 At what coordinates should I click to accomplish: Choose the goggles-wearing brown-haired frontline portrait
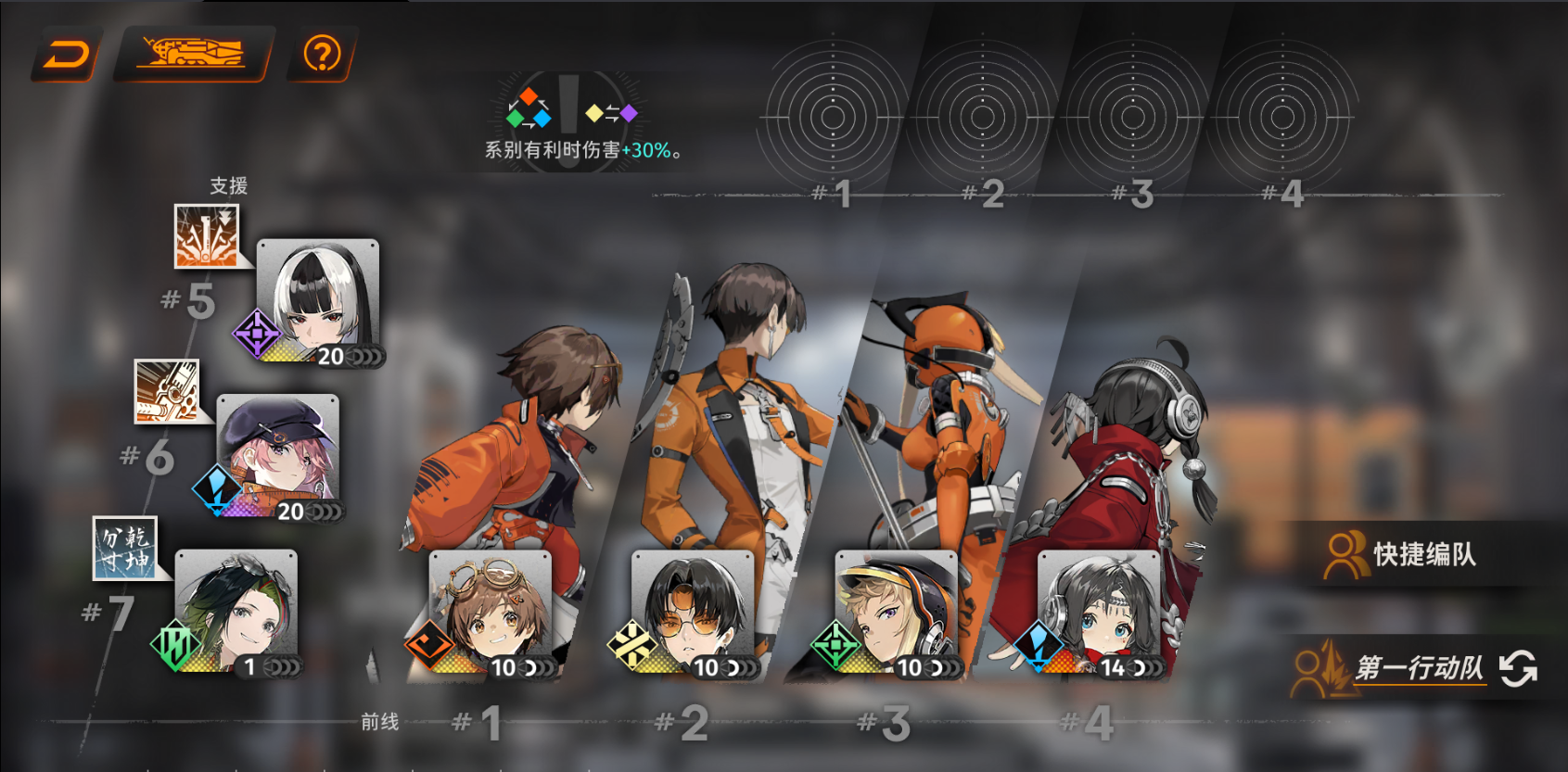[x=490, y=612]
